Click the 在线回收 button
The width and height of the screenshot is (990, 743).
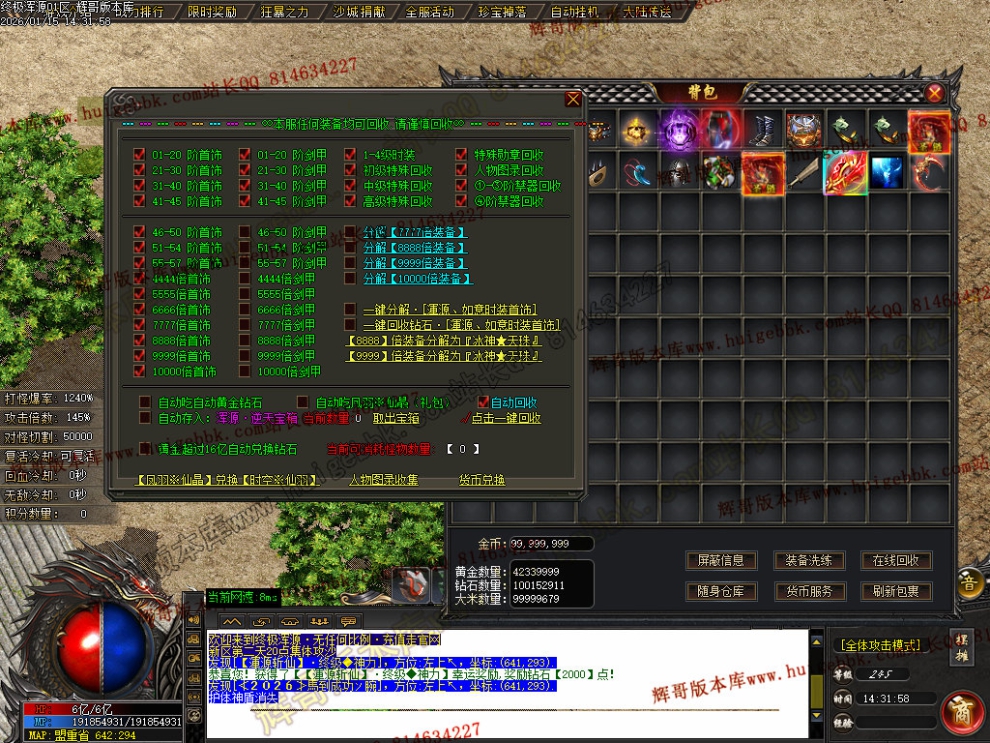click(x=895, y=560)
